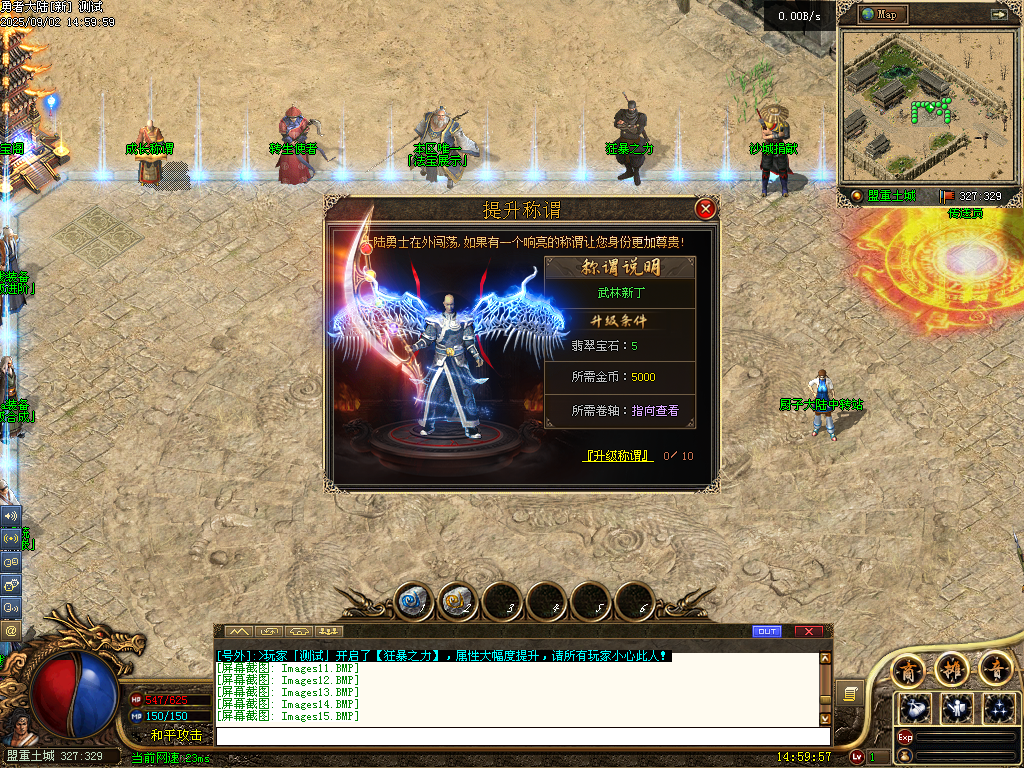Use the blue scroll in hotbar slot 1

pyautogui.click(x=413, y=601)
